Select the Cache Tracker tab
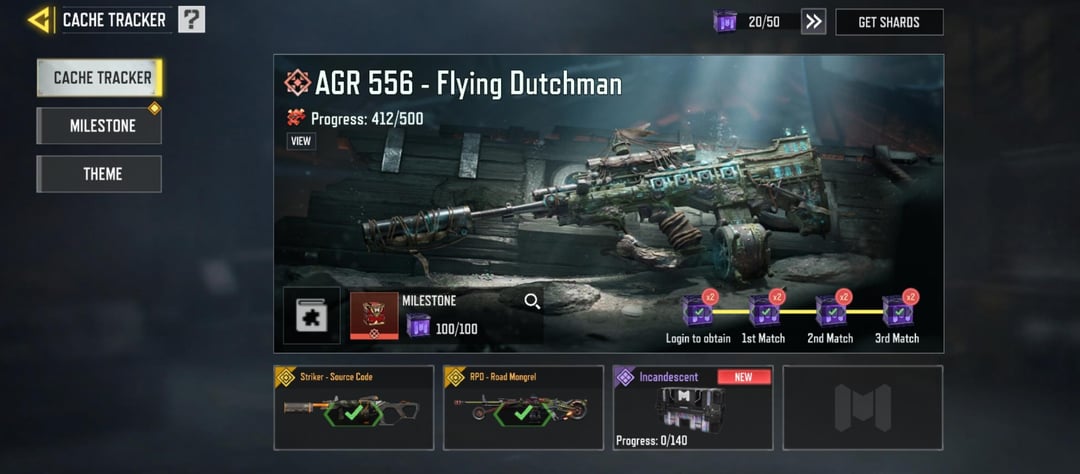1080x474 pixels. point(100,78)
